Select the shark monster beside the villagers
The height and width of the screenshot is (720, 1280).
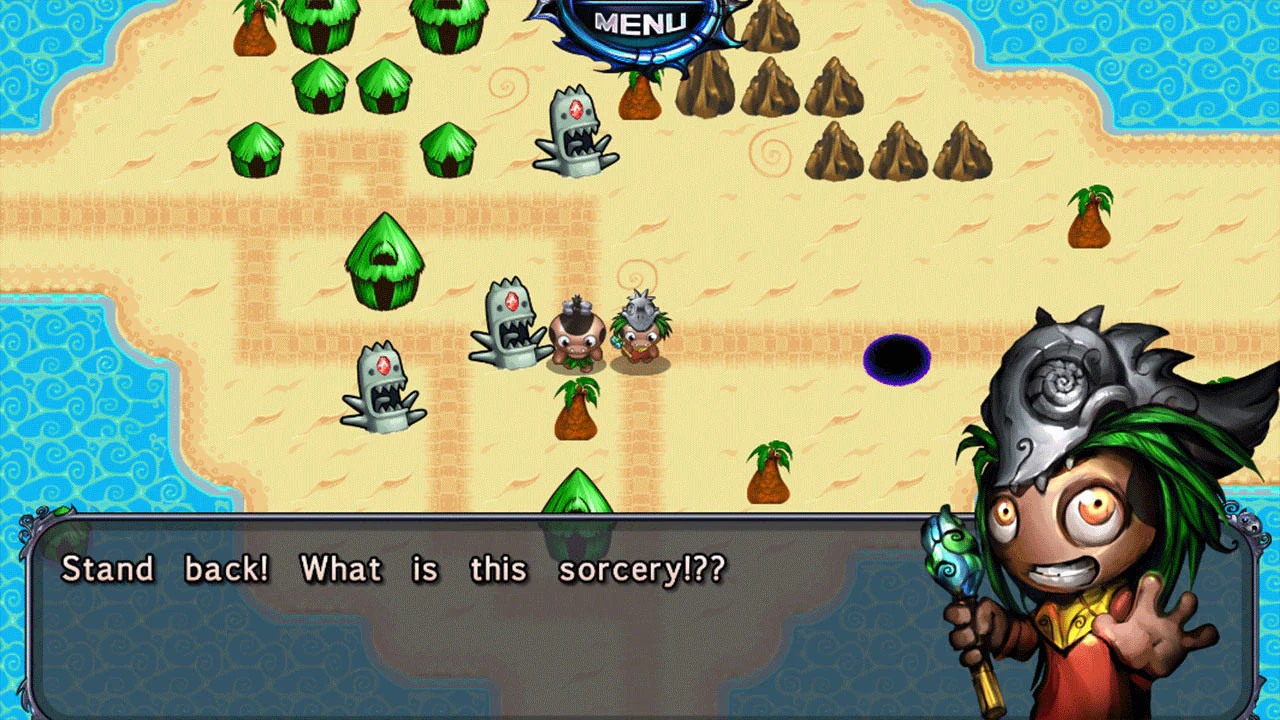pos(505,330)
